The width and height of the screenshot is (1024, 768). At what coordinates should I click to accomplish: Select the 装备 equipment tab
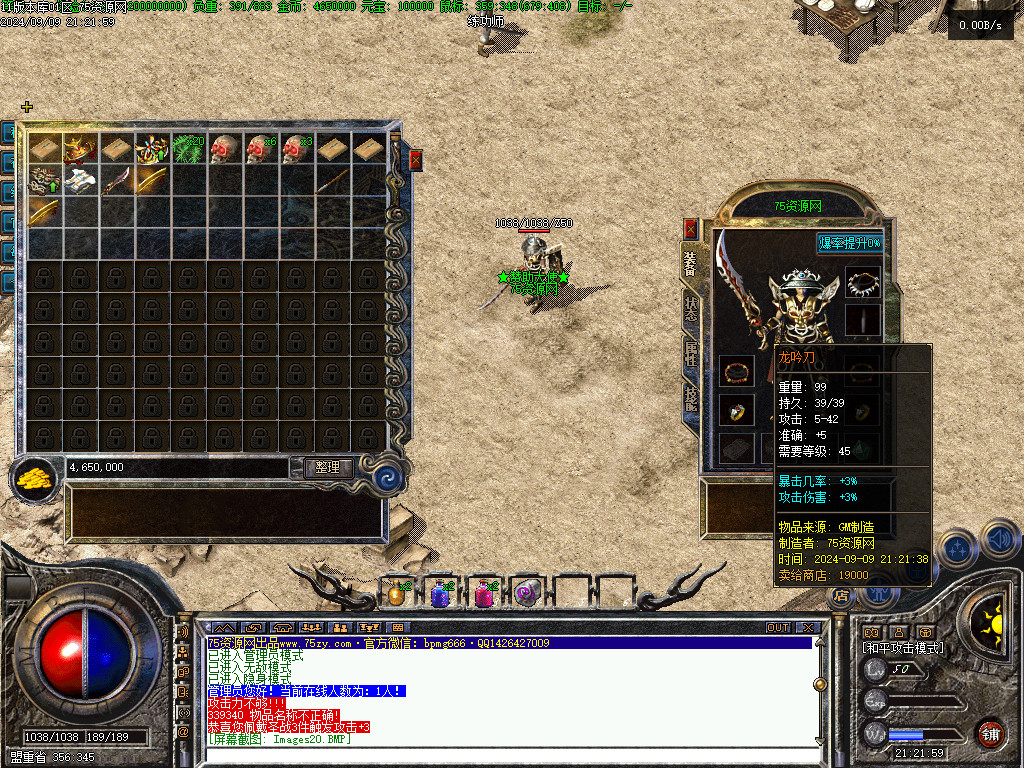pos(691,264)
